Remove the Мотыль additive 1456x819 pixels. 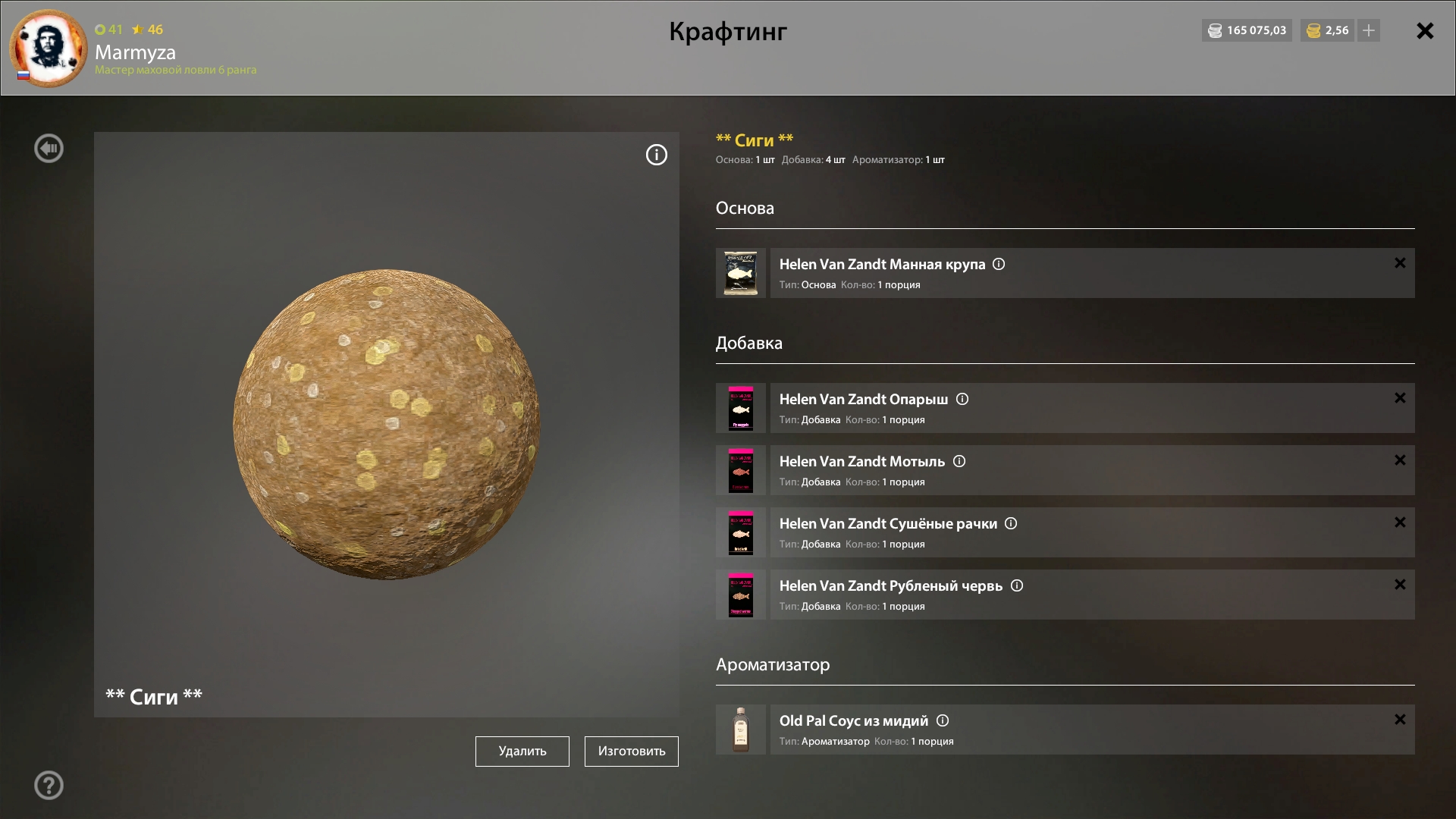pos(1400,460)
